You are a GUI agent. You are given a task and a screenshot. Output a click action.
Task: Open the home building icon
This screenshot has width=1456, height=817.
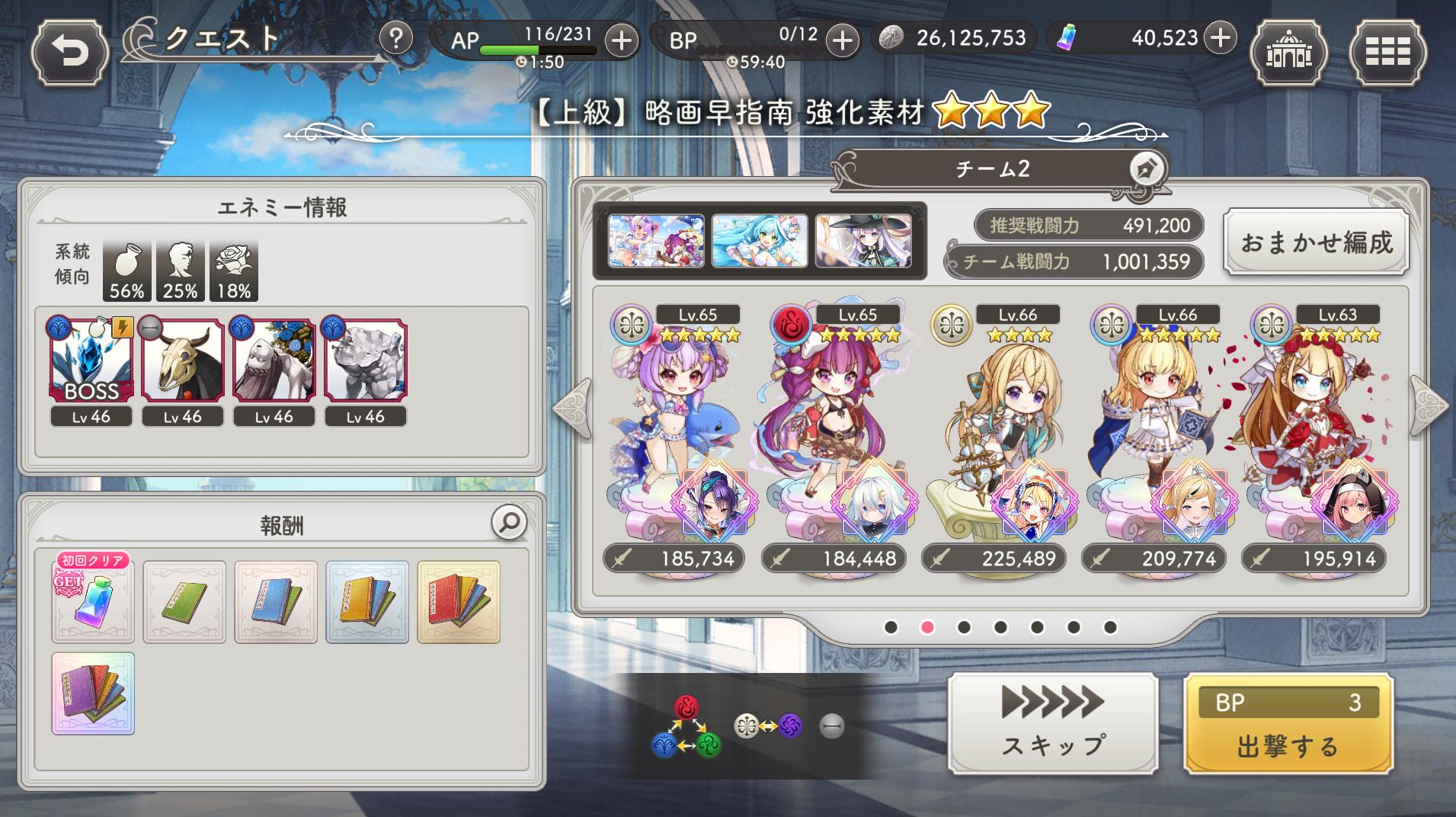click(1288, 53)
